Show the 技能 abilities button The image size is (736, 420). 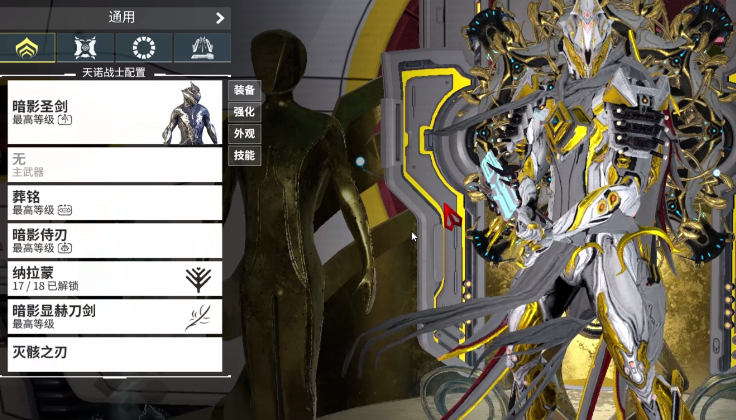(245, 156)
